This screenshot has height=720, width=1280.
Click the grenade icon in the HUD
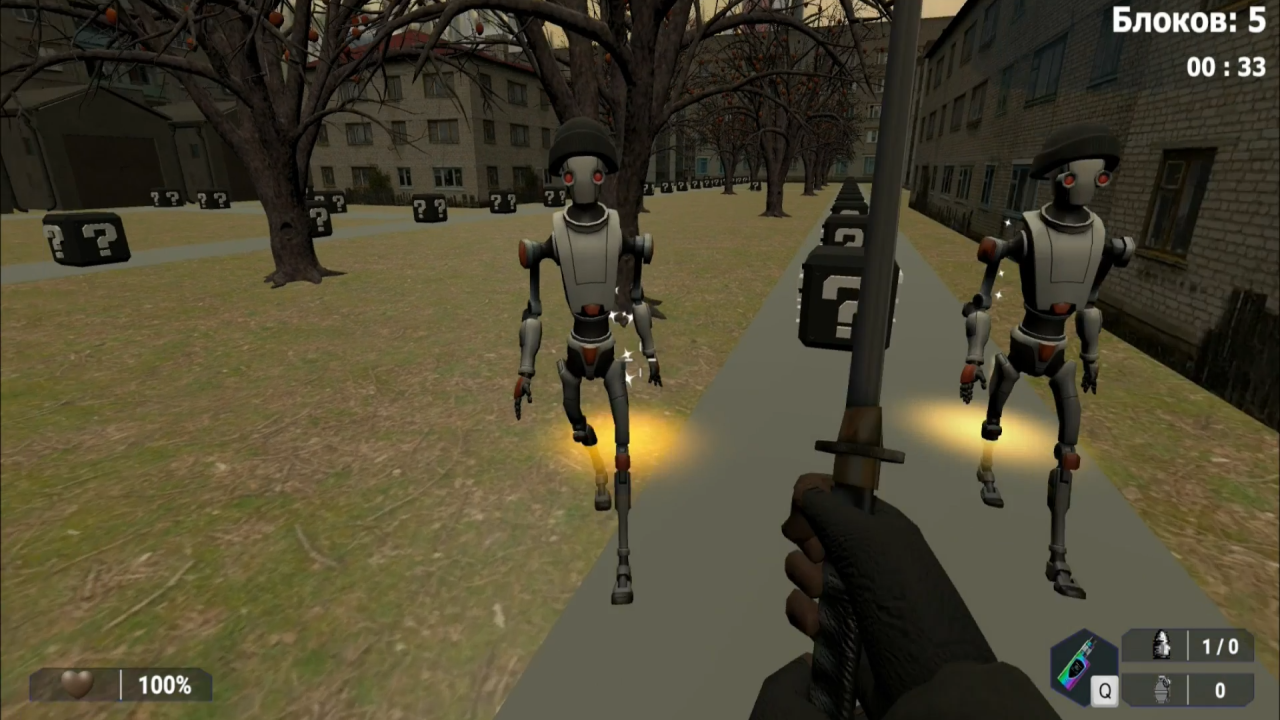1162,690
